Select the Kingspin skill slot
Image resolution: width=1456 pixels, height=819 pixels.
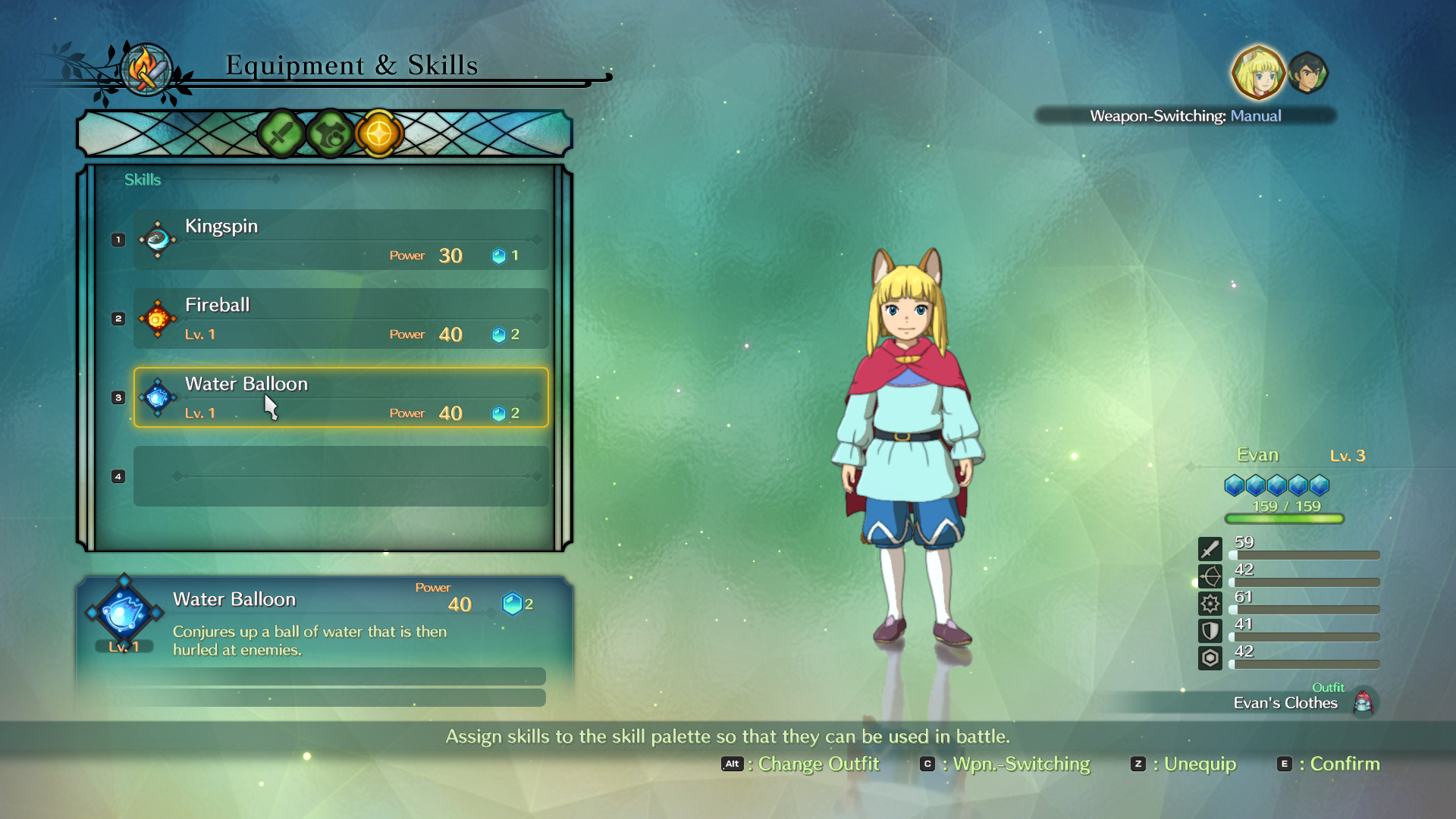point(340,240)
